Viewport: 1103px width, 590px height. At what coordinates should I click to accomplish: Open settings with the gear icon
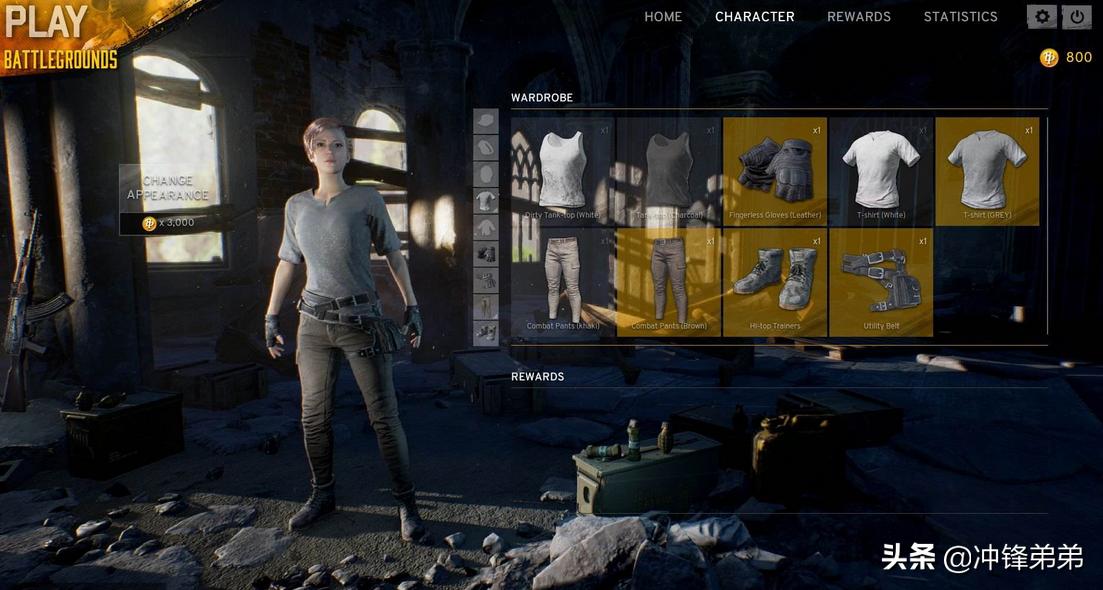[1043, 16]
